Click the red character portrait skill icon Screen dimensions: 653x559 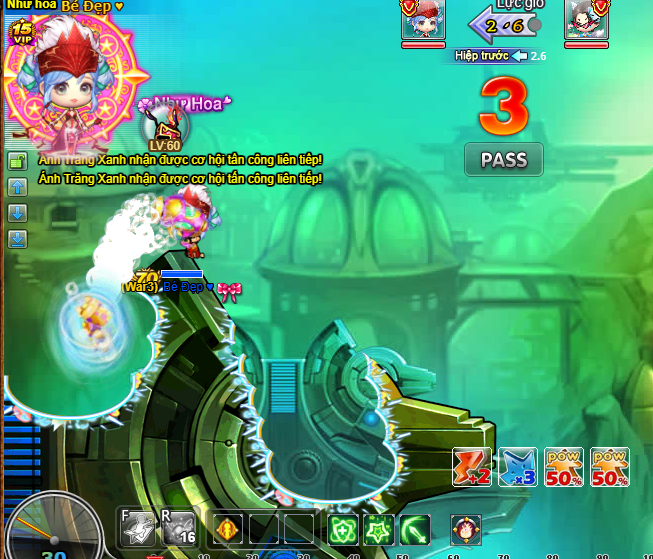pyautogui.click(x=465, y=528)
